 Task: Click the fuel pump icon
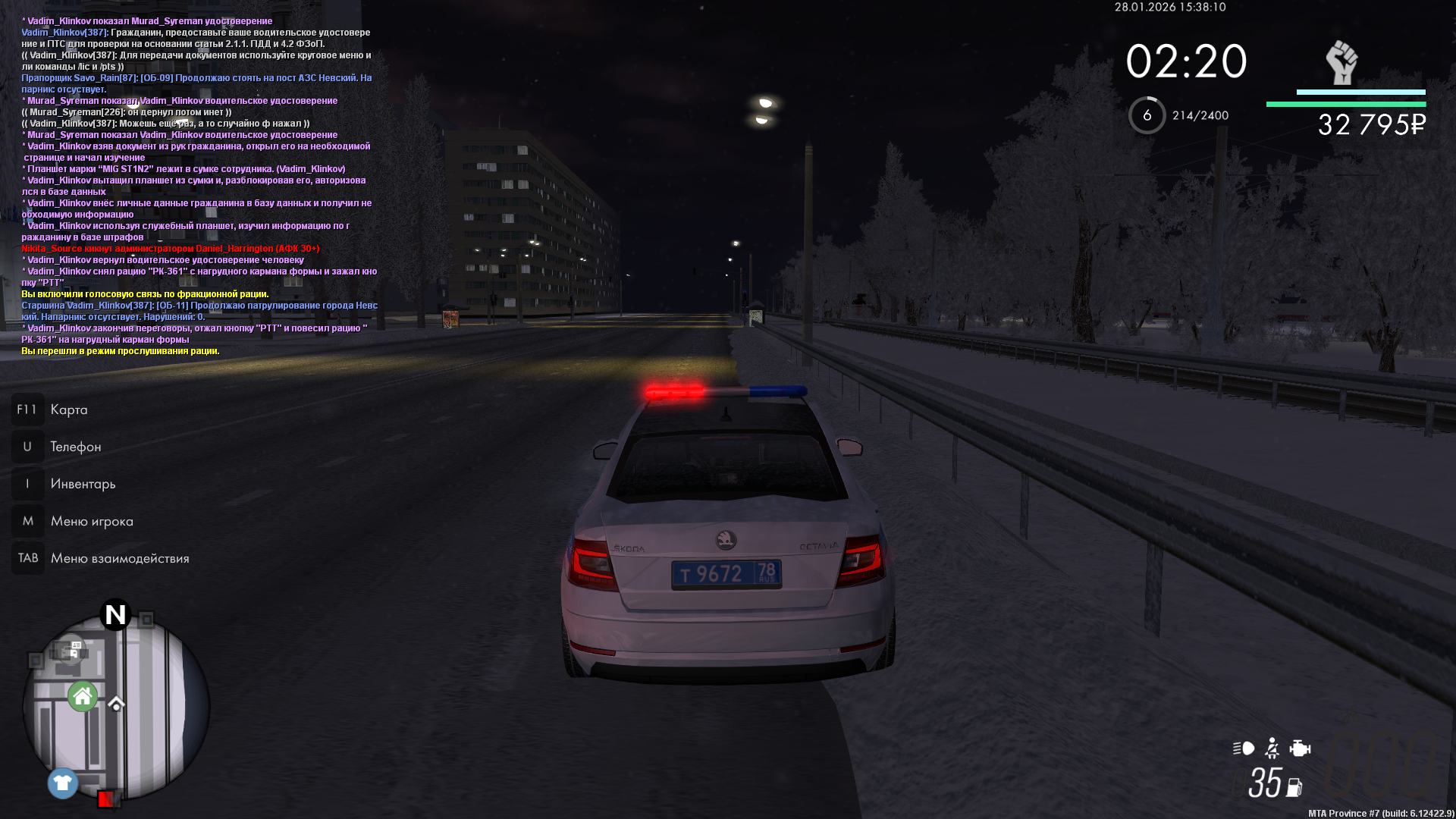(x=1294, y=788)
